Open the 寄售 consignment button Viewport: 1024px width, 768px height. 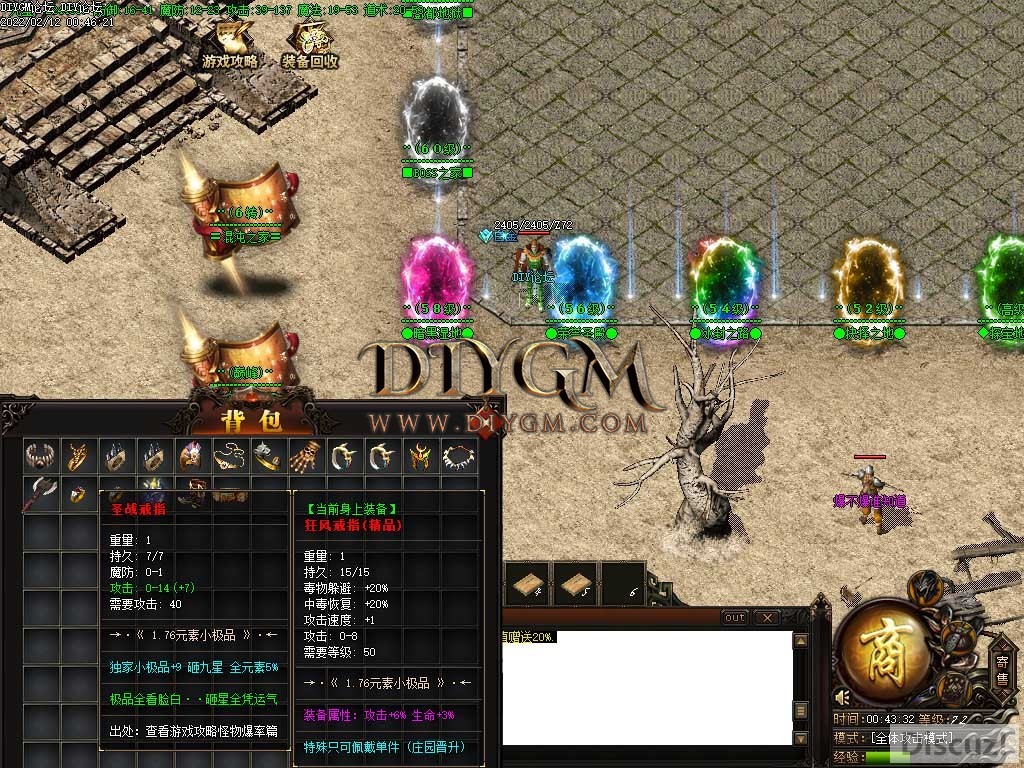(1002, 668)
